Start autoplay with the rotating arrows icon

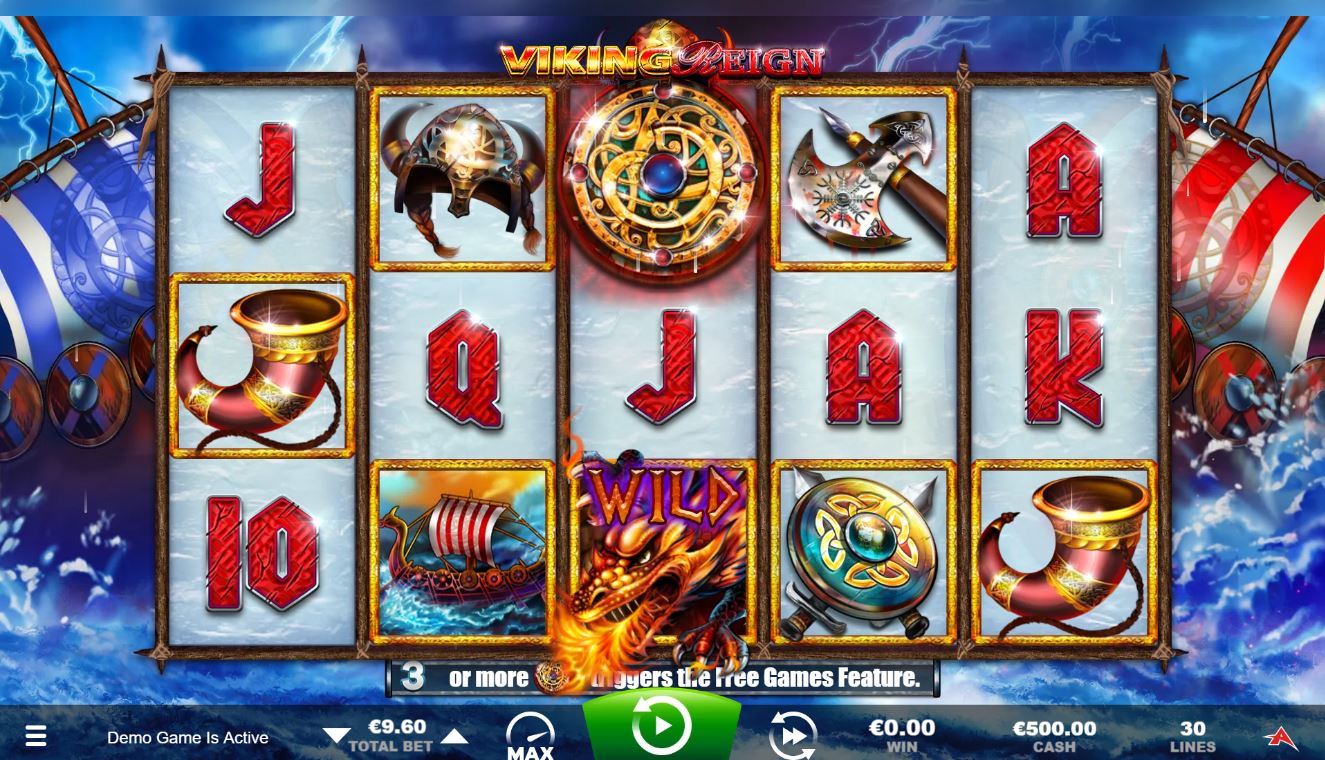tap(793, 735)
